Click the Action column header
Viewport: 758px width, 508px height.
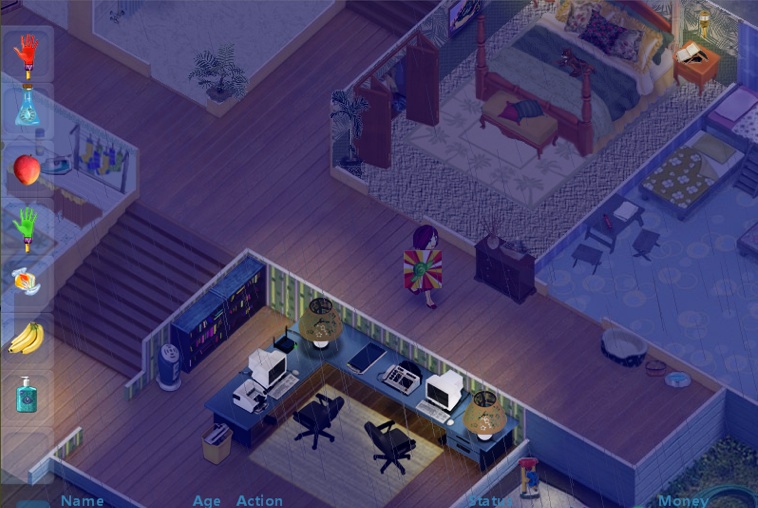(259, 501)
